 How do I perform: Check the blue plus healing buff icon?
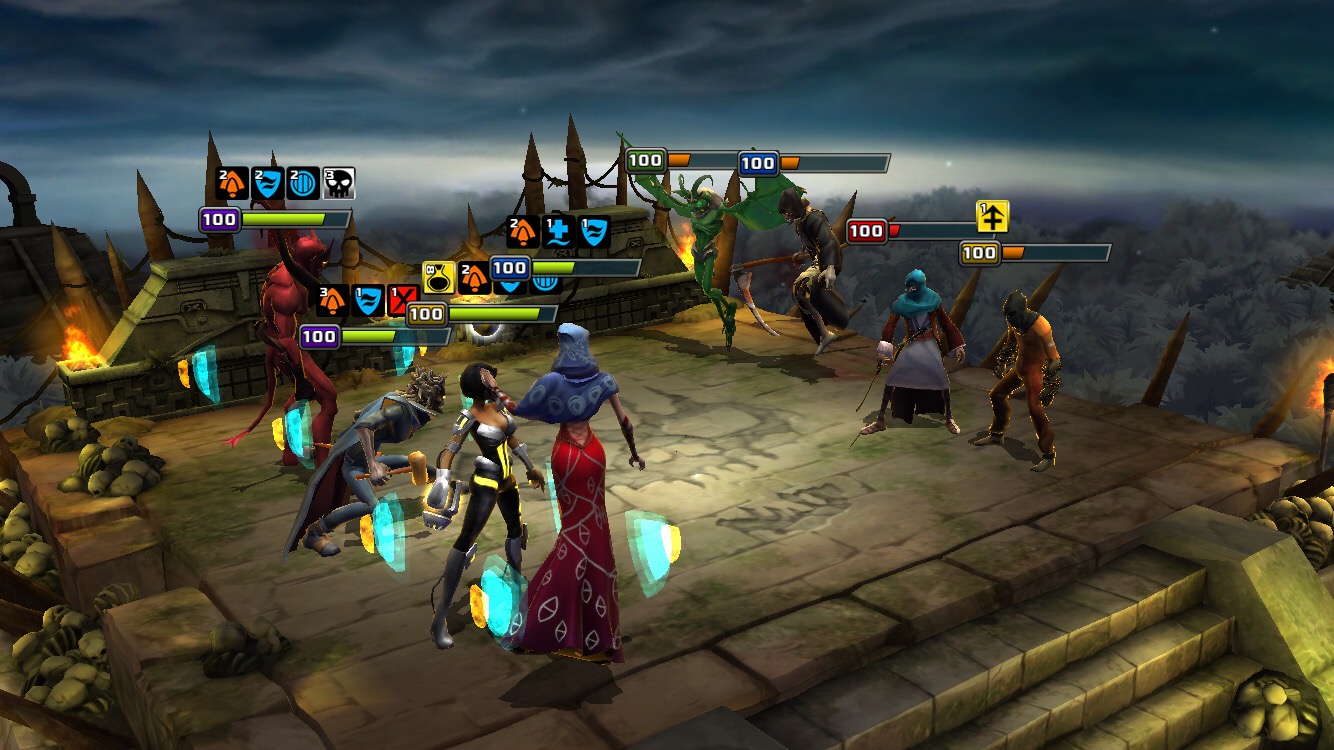[558, 232]
